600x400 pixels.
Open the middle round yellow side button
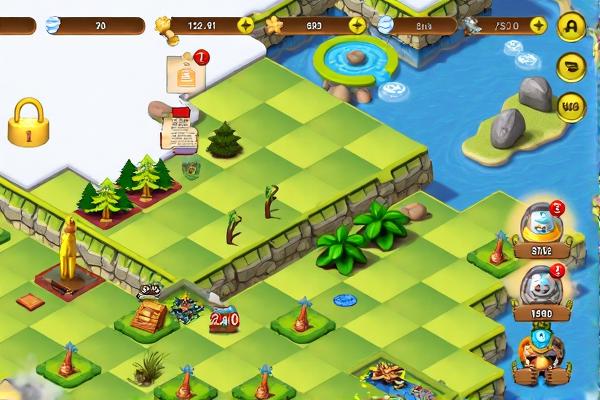pyautogui.click(x=571, y=67)
